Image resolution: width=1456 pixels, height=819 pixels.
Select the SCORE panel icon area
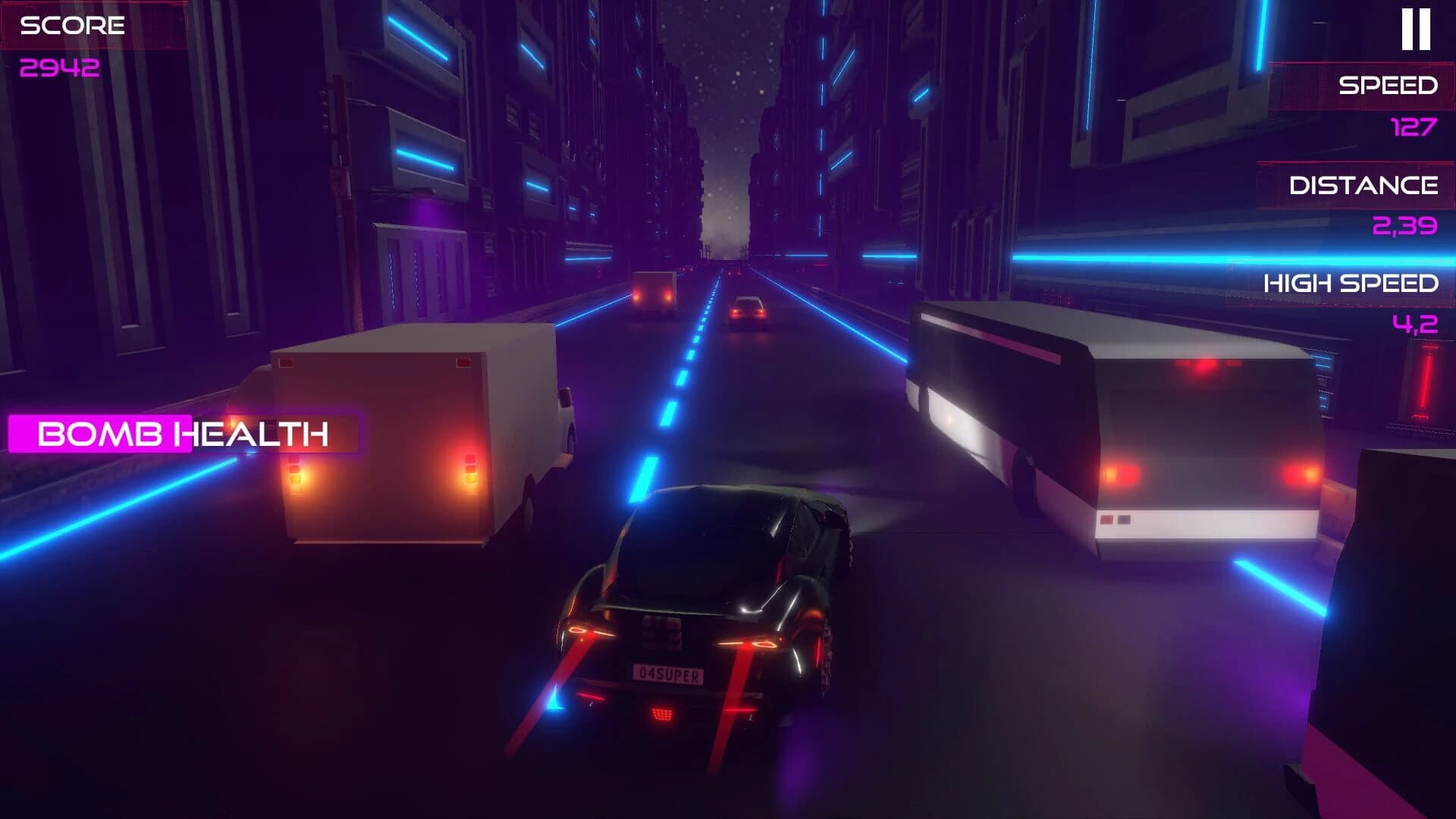[72, 27]
